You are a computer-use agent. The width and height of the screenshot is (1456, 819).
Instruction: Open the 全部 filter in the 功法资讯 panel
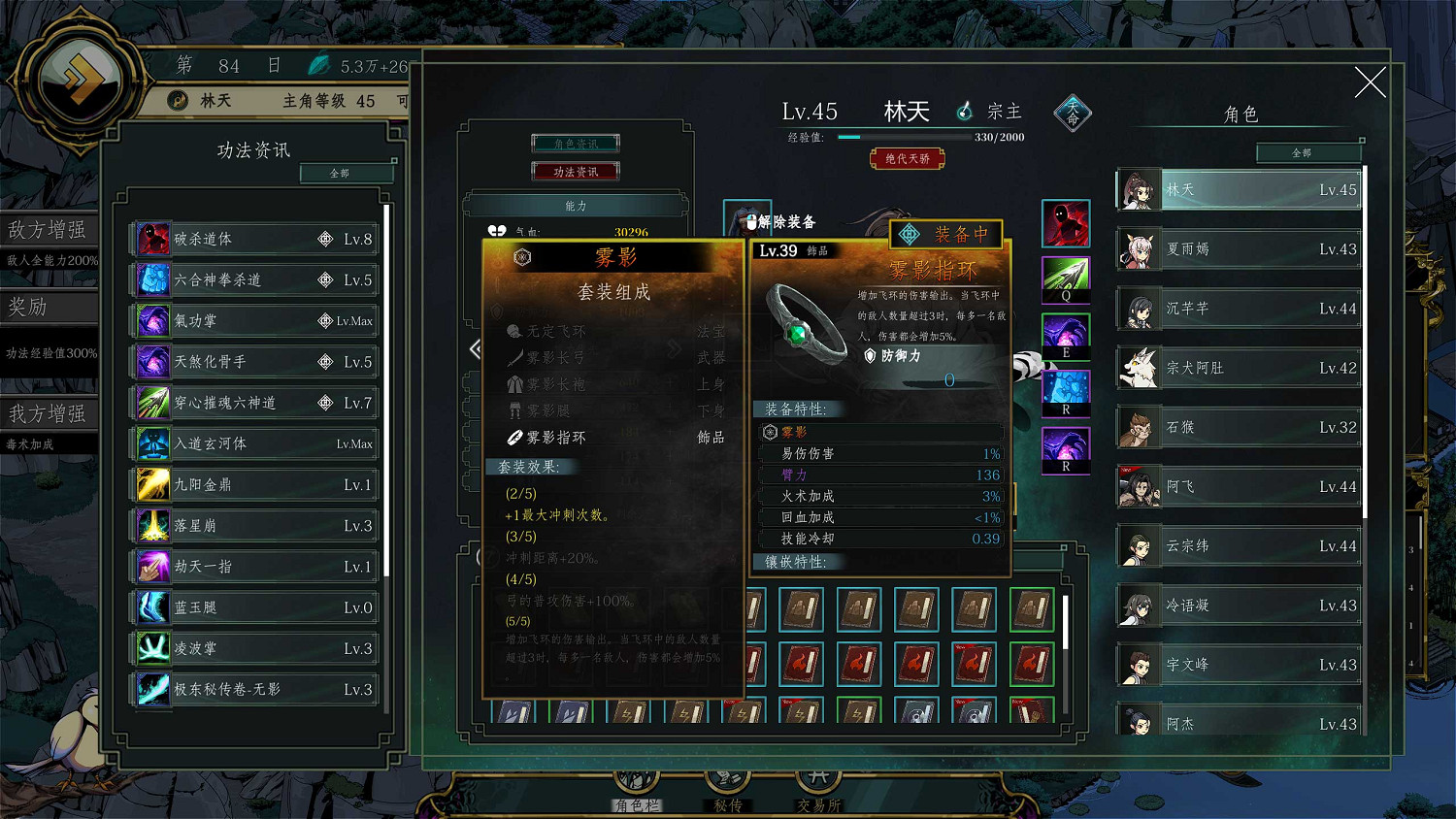click(347, 173)
